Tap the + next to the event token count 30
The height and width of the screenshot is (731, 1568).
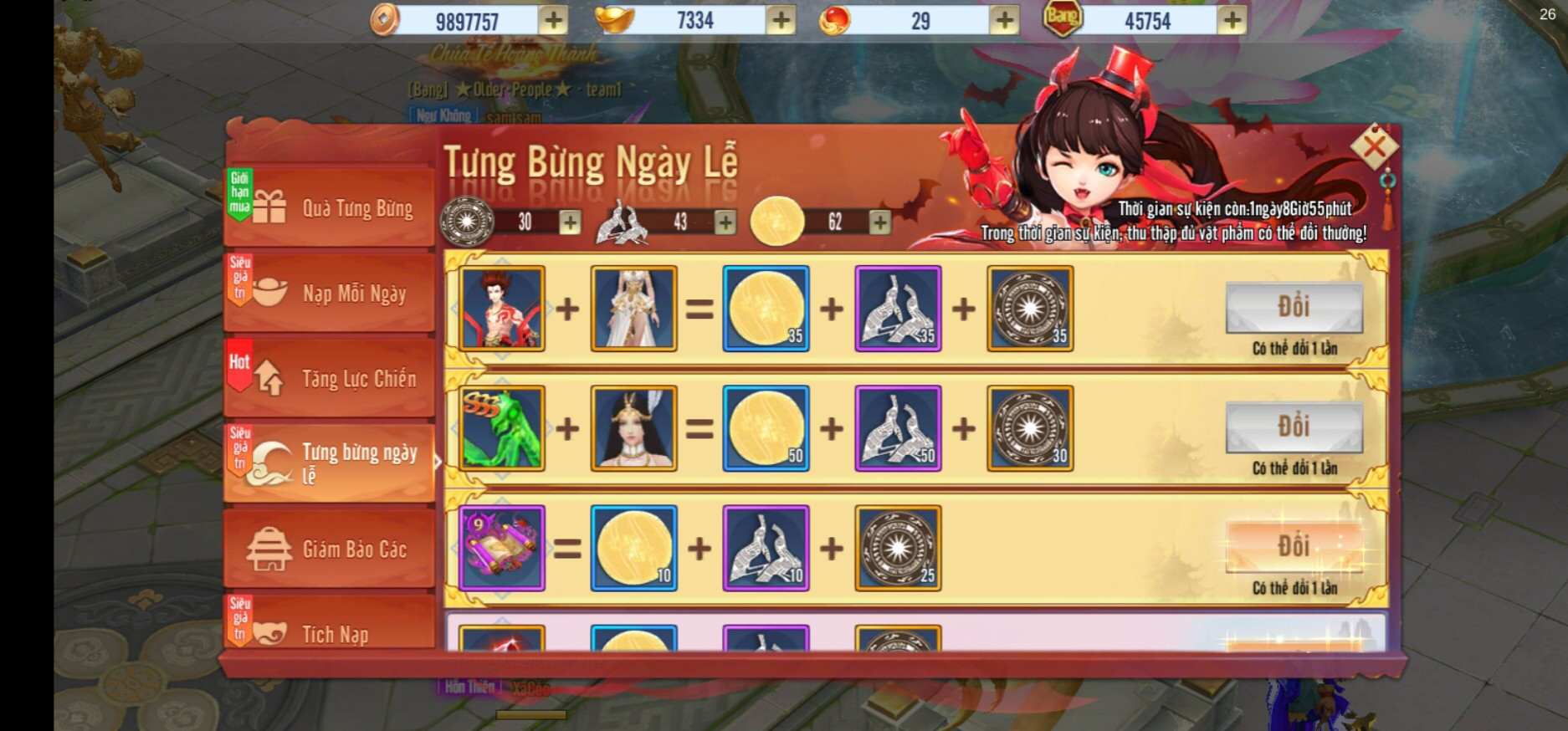tap(572, 222)
